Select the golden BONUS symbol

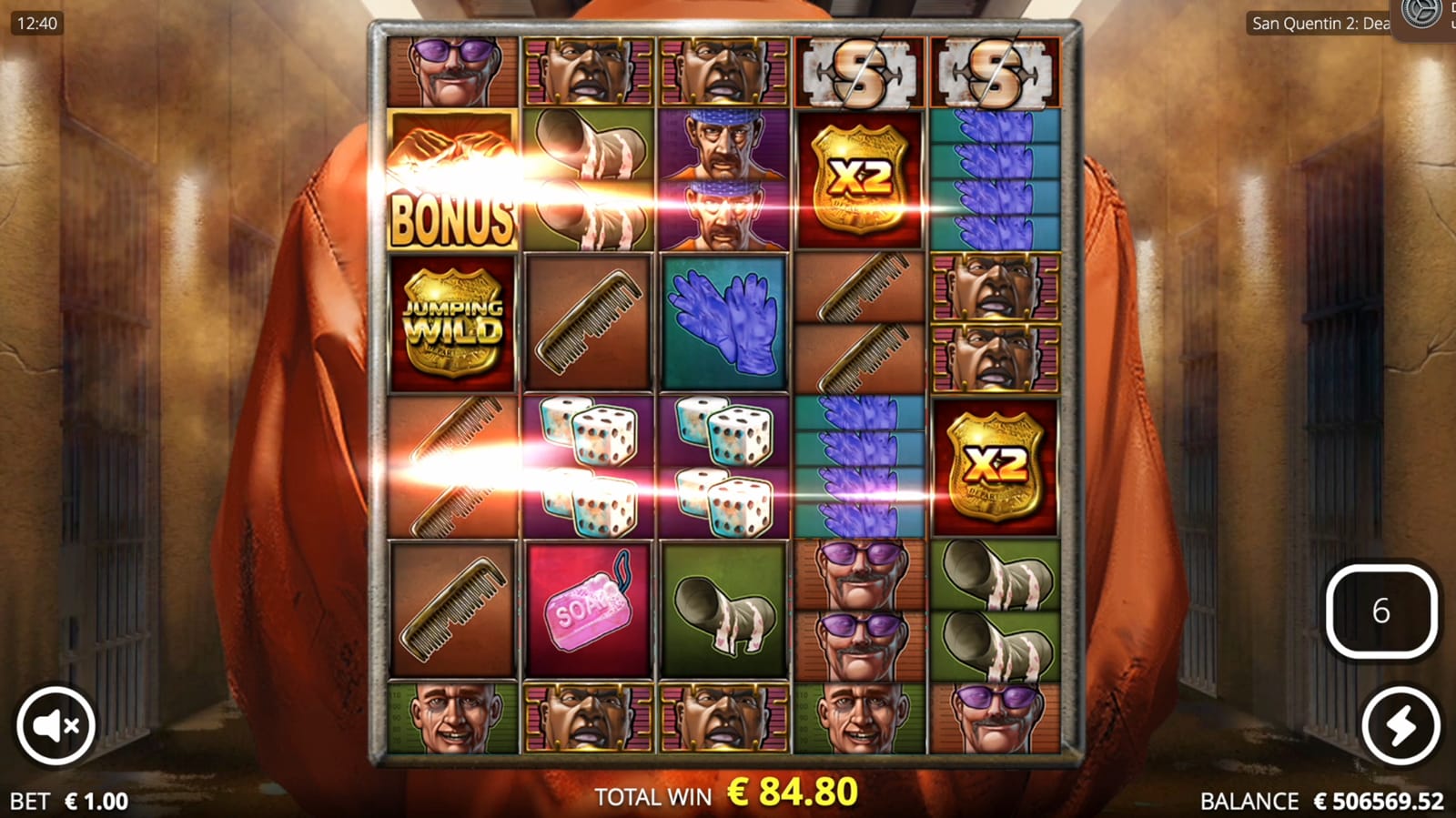(x=452, y=182)
